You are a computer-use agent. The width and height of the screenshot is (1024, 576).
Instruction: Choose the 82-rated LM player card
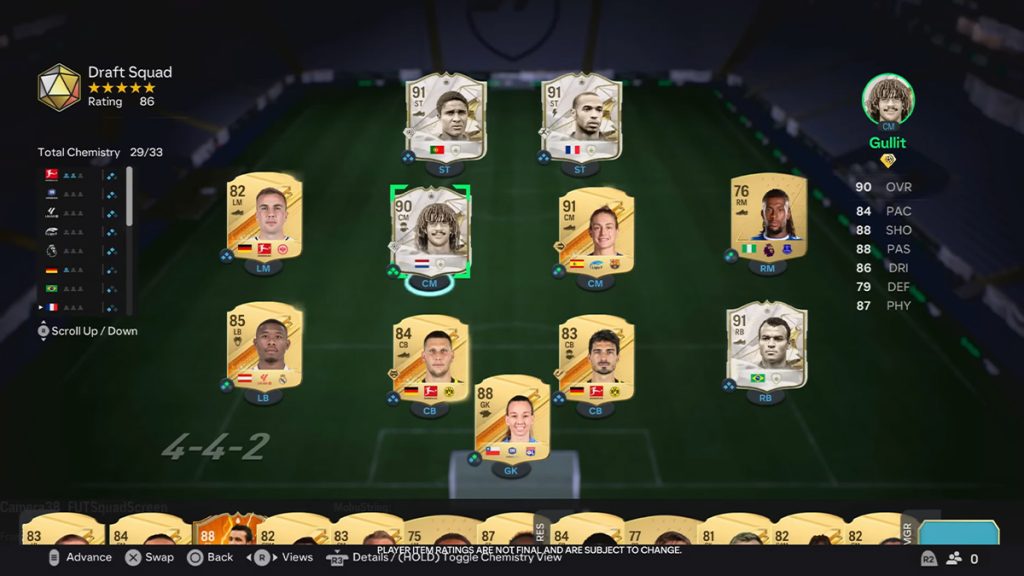tap(264, 218)
